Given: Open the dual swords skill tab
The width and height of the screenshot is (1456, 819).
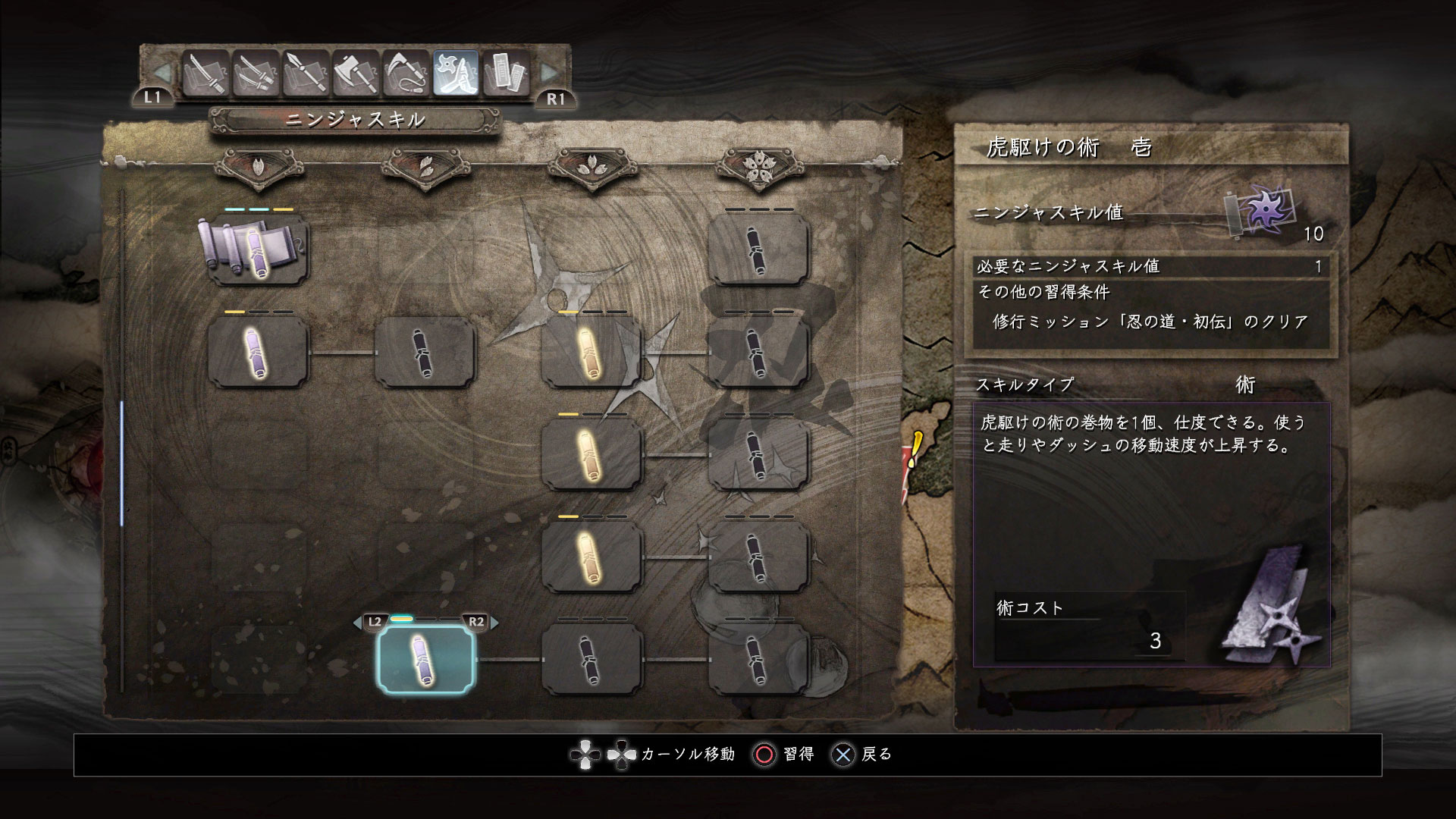Looking at the screenshot, I should 256,74.
